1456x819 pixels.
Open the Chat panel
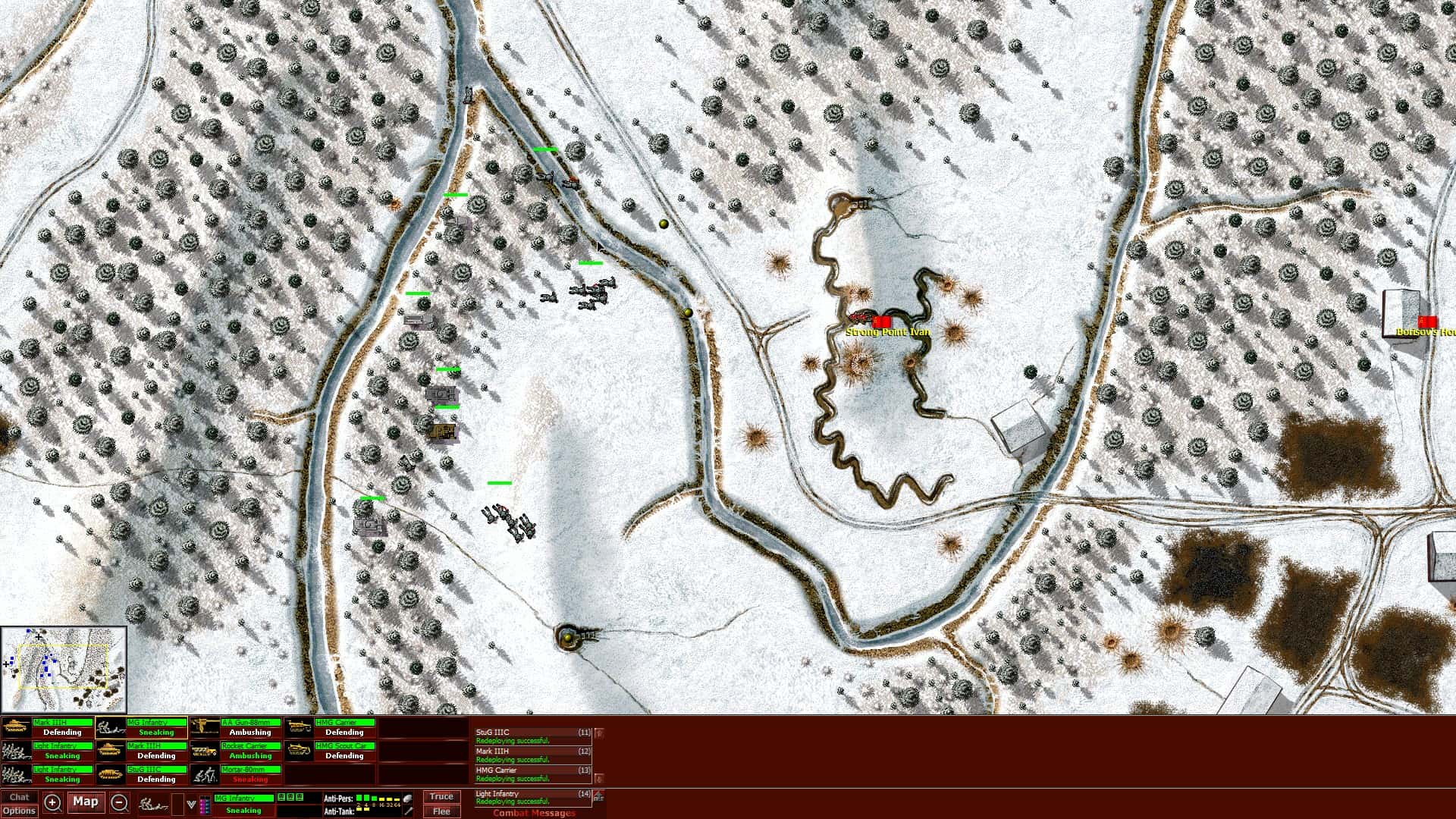pyautogui.click(x=20, y=797)
